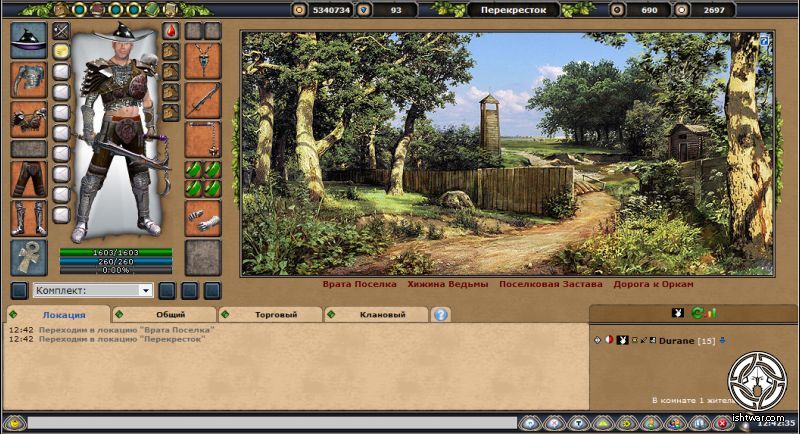The width and height of the screenshot is (800, 434).
Task: Click the chat message input field
Action: (270, 423)
